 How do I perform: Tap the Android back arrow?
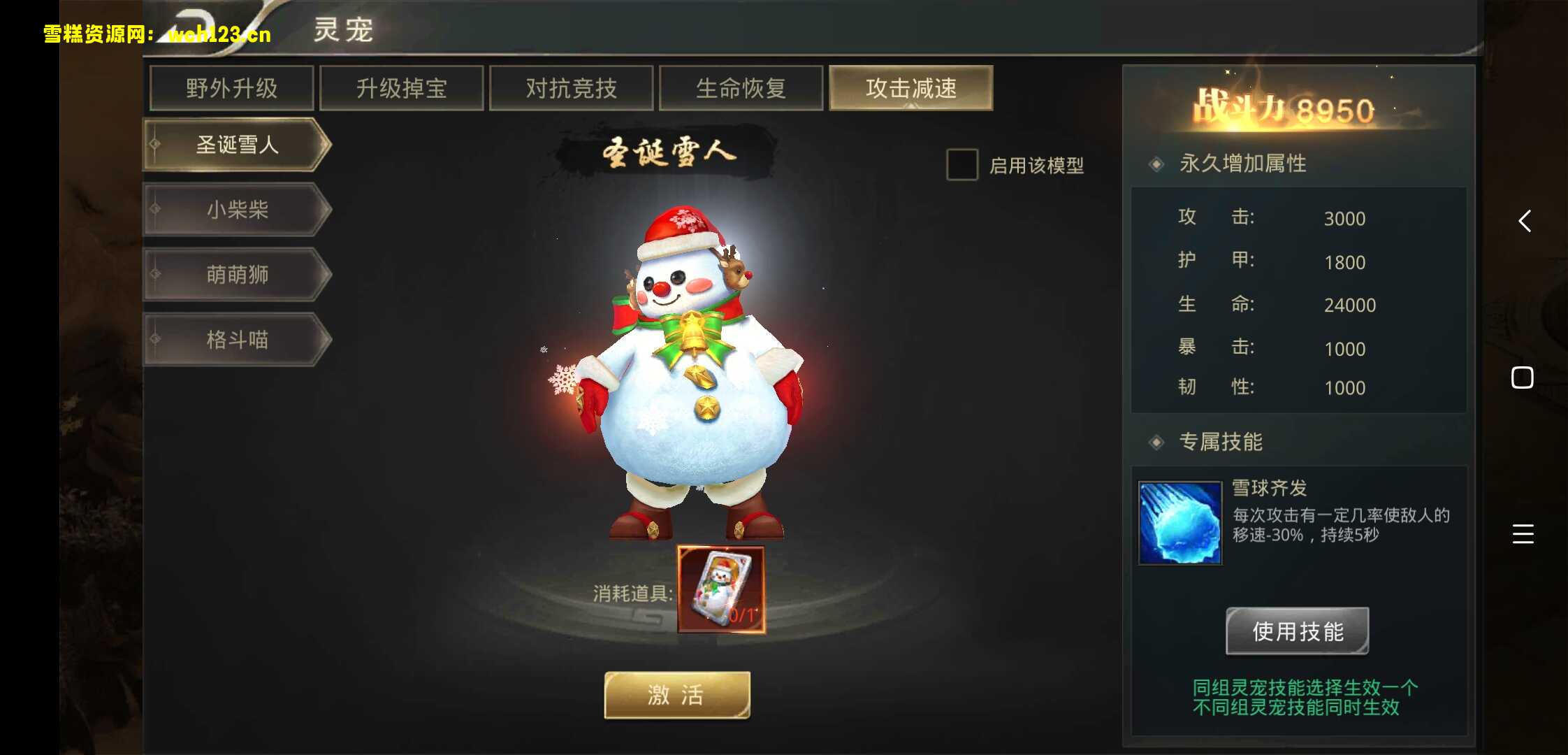pos(1525,221)
